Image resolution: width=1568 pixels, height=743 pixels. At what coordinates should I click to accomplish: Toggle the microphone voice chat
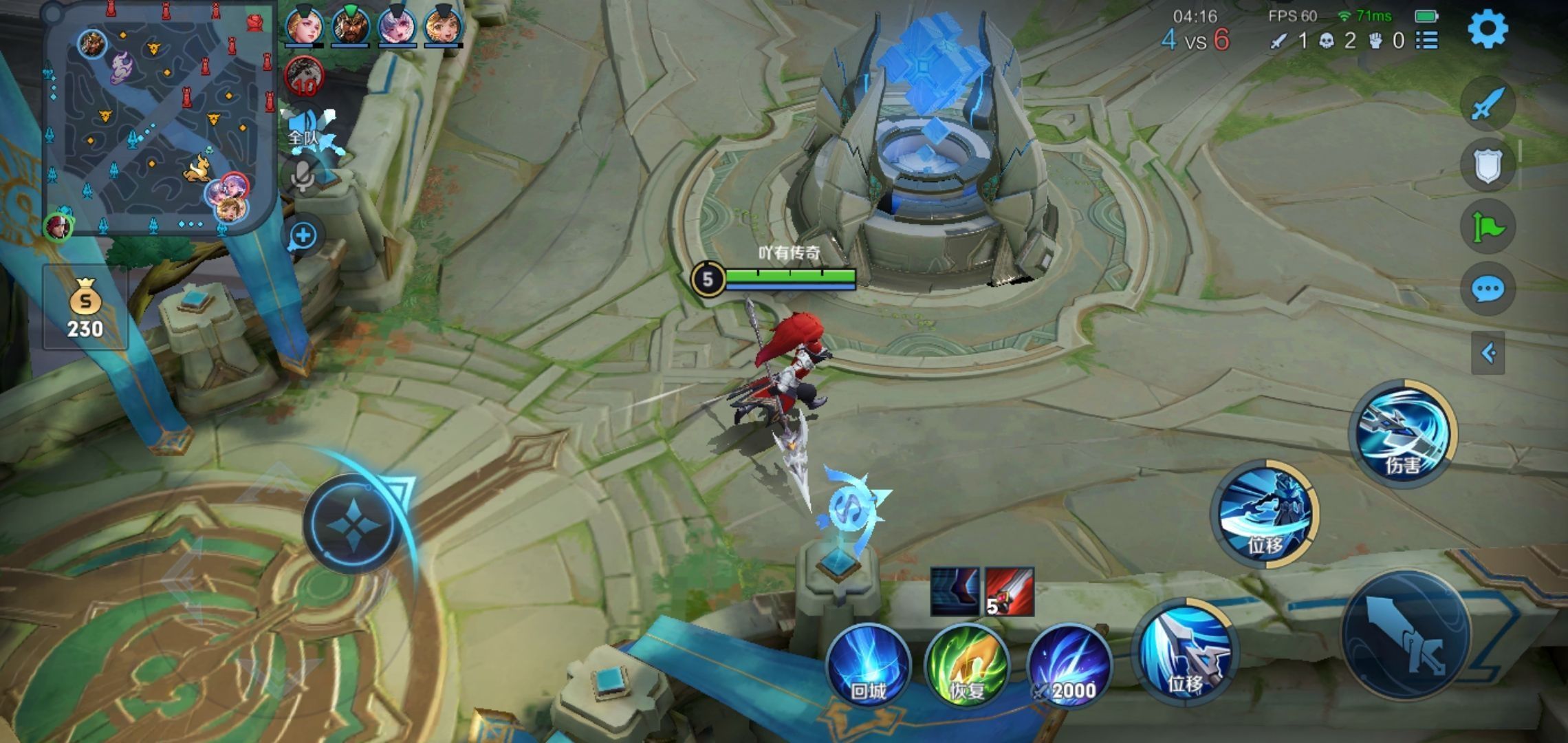click(303, 176)
